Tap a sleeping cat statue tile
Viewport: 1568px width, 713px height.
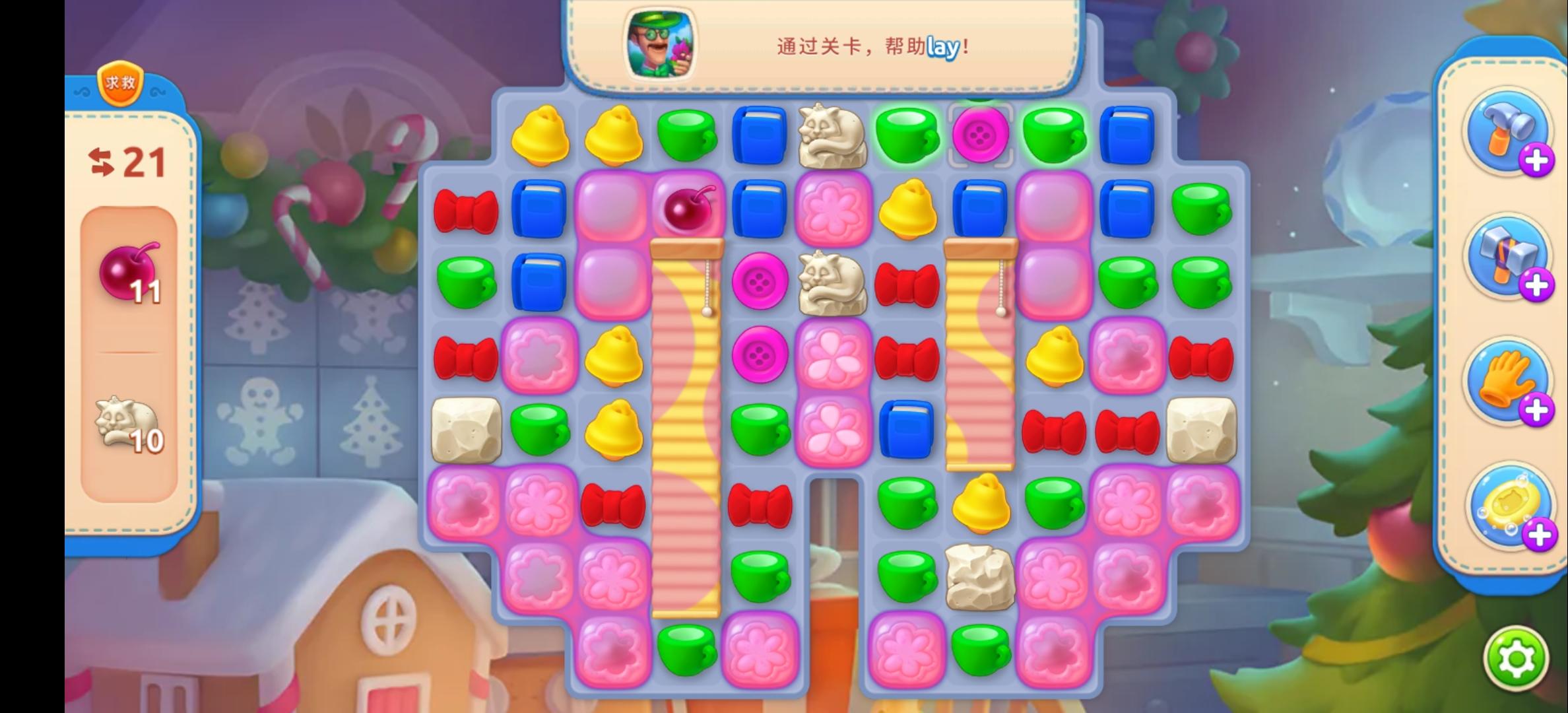[x=833, y=135]
